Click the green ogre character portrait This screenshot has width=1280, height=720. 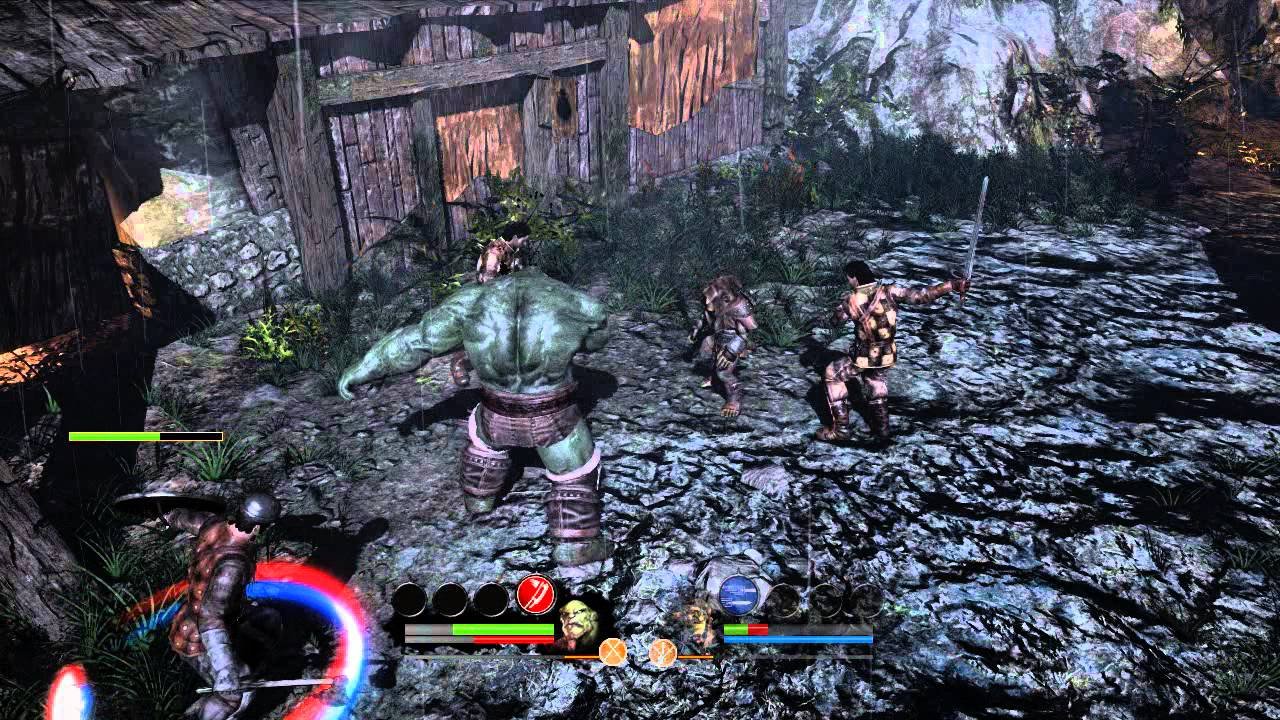click(578, 623)
